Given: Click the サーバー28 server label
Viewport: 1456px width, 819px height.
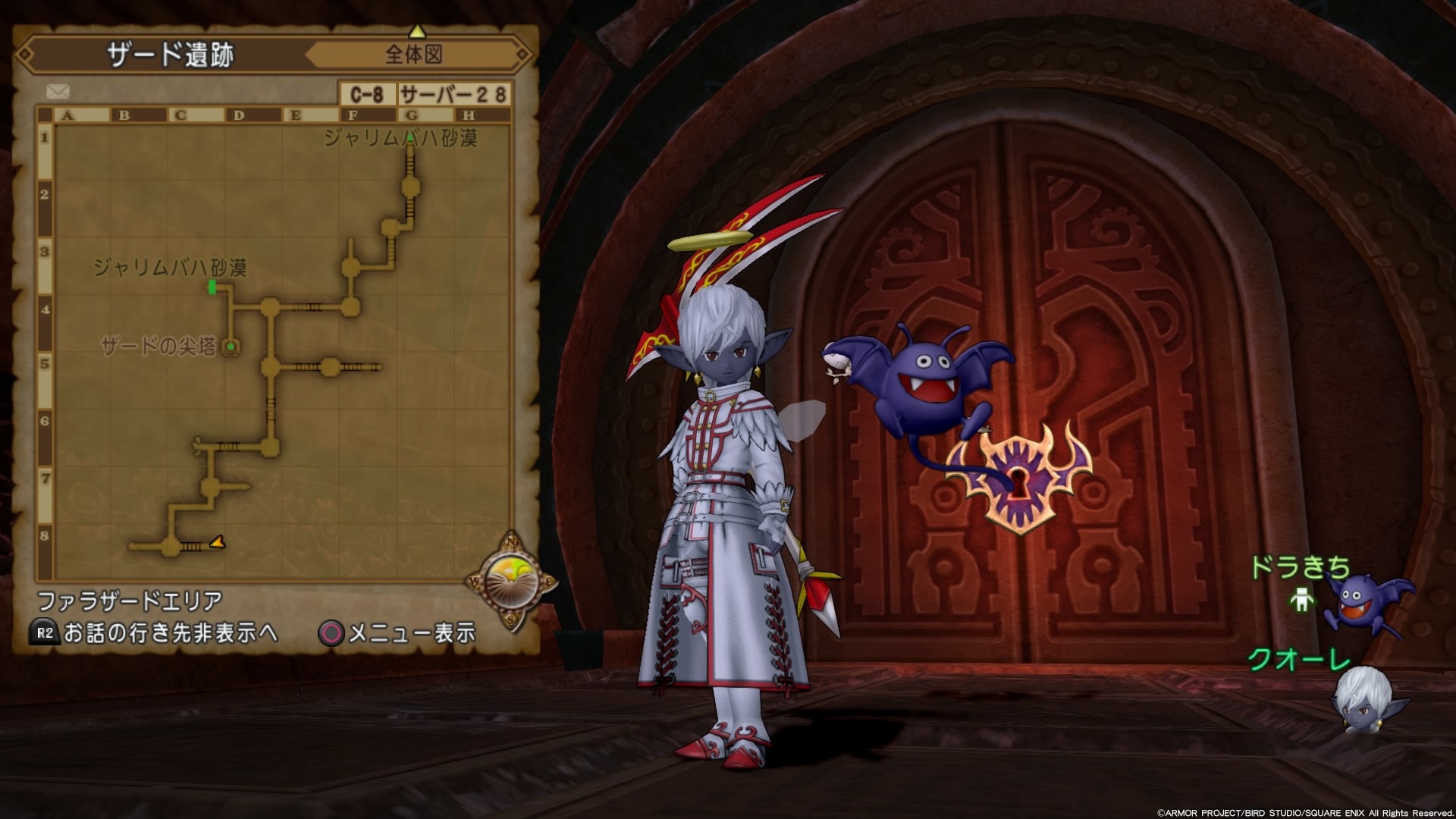Looking at the screenshot, I should (x=453, y=92).
